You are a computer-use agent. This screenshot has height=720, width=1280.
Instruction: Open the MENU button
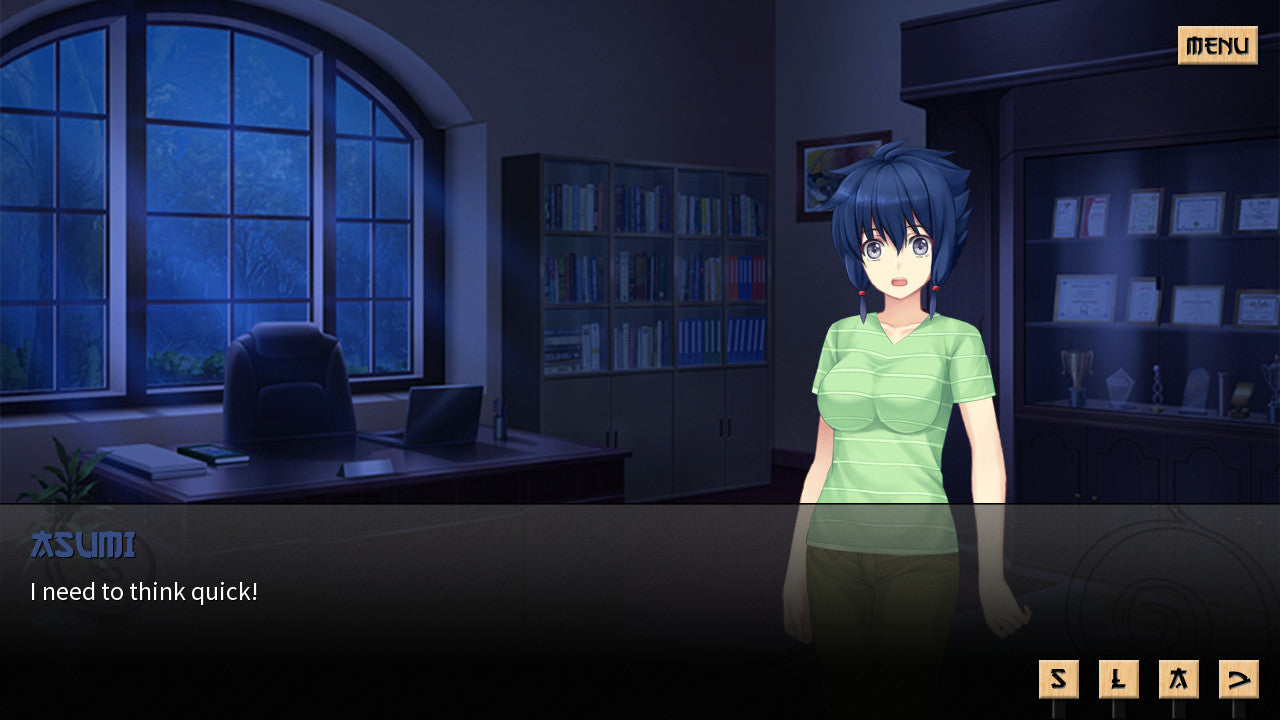(x=1218, y=46)
